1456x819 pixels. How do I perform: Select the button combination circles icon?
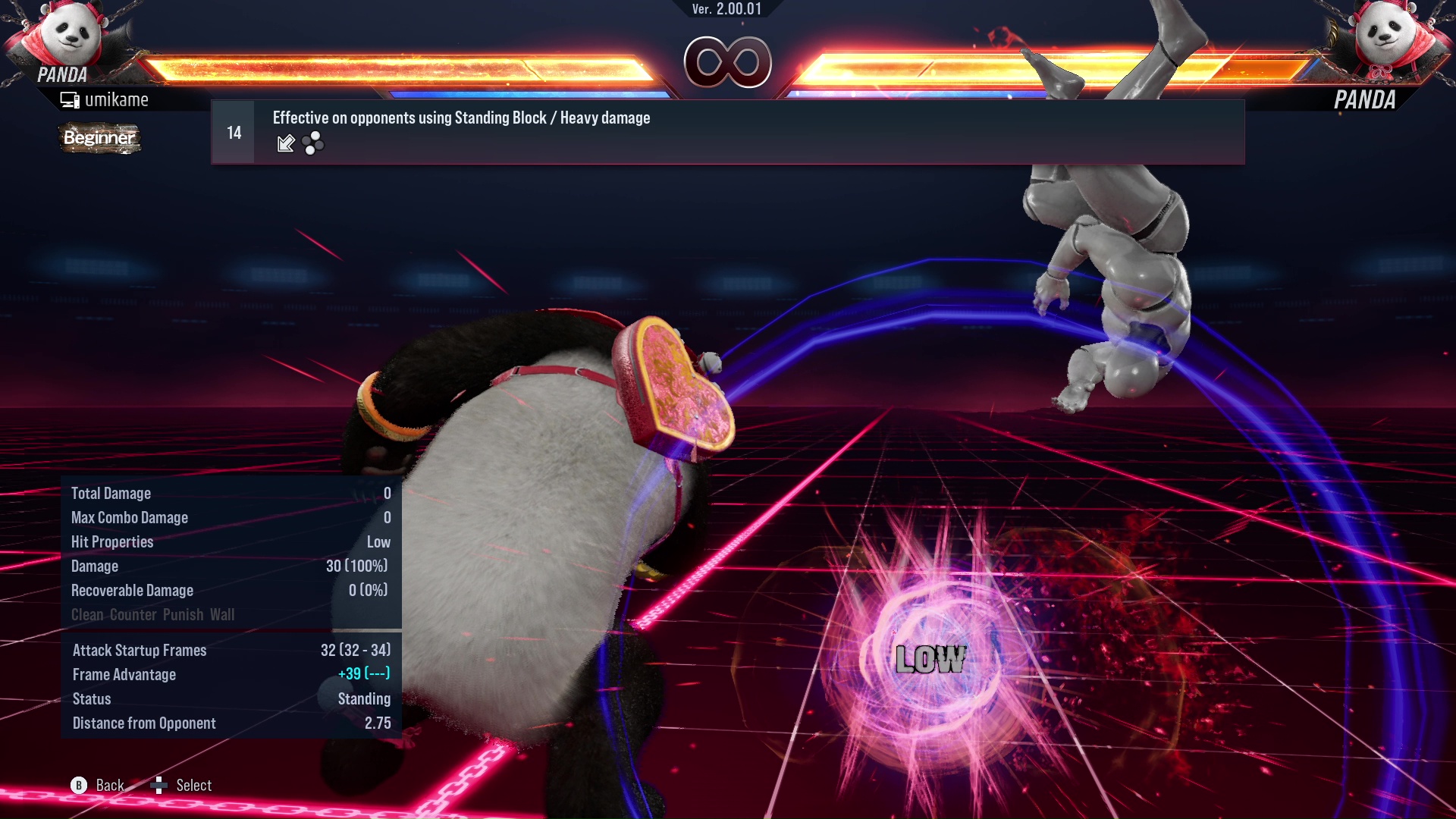coord(312,143)
